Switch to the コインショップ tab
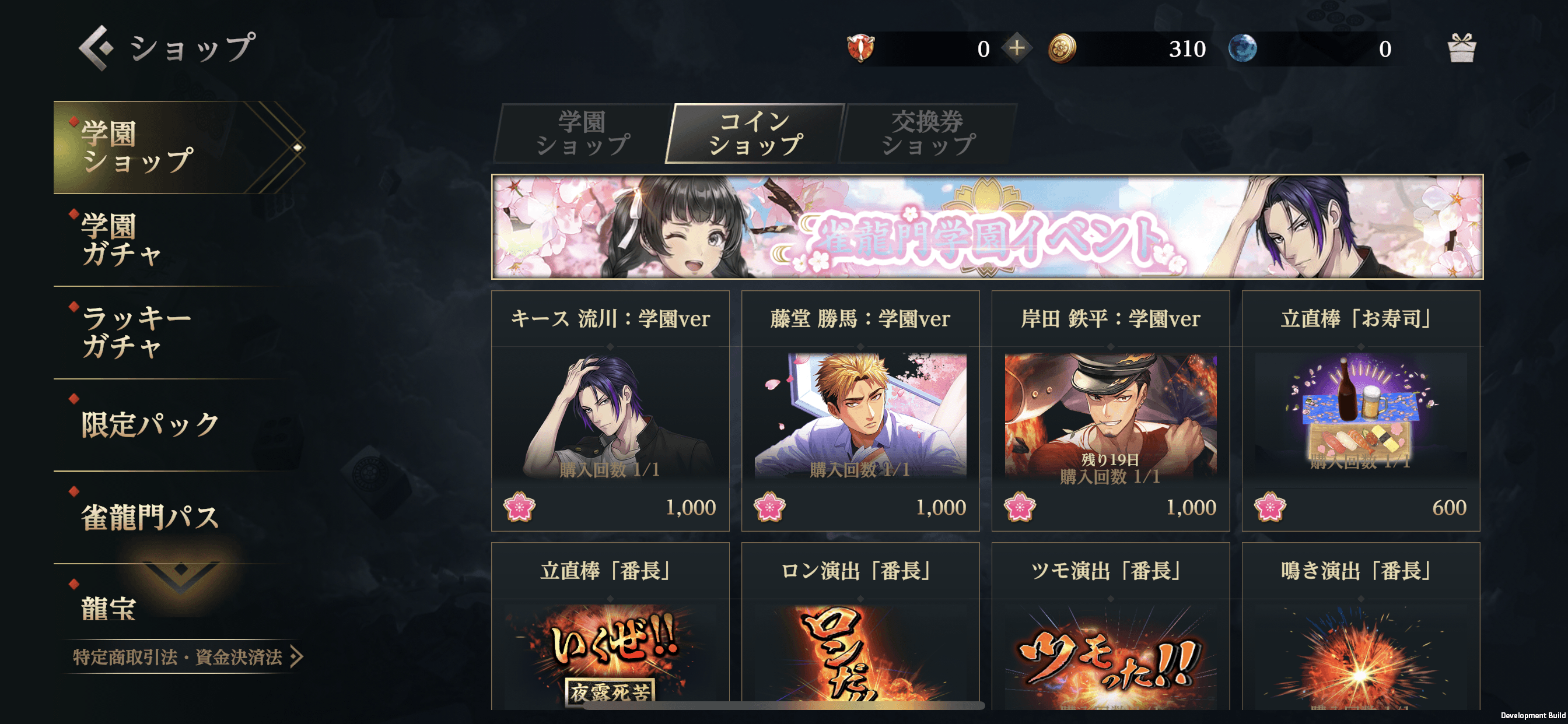 [x=755, y=134]
